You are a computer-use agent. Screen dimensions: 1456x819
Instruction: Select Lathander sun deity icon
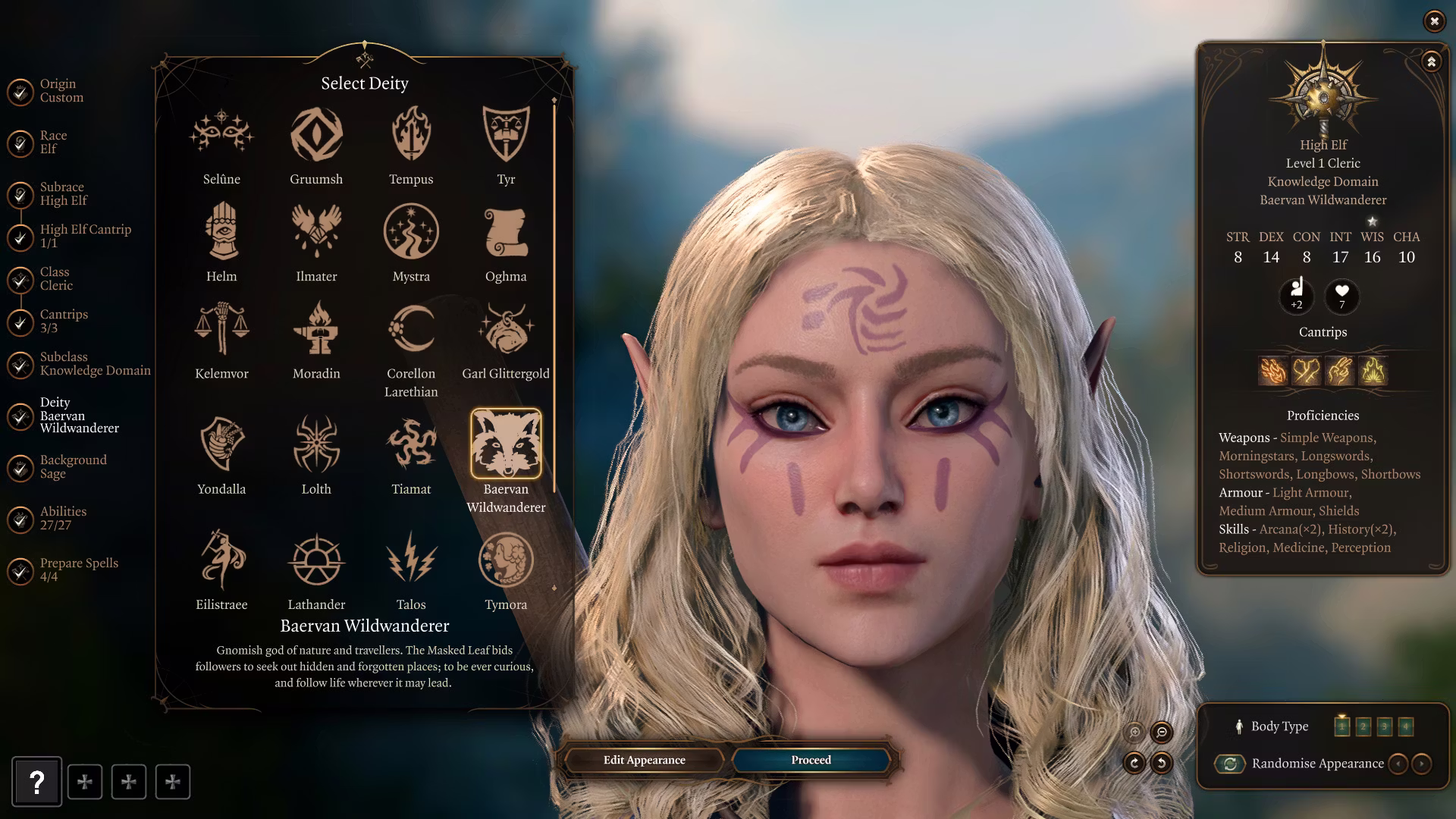click(x=316, y=560)
